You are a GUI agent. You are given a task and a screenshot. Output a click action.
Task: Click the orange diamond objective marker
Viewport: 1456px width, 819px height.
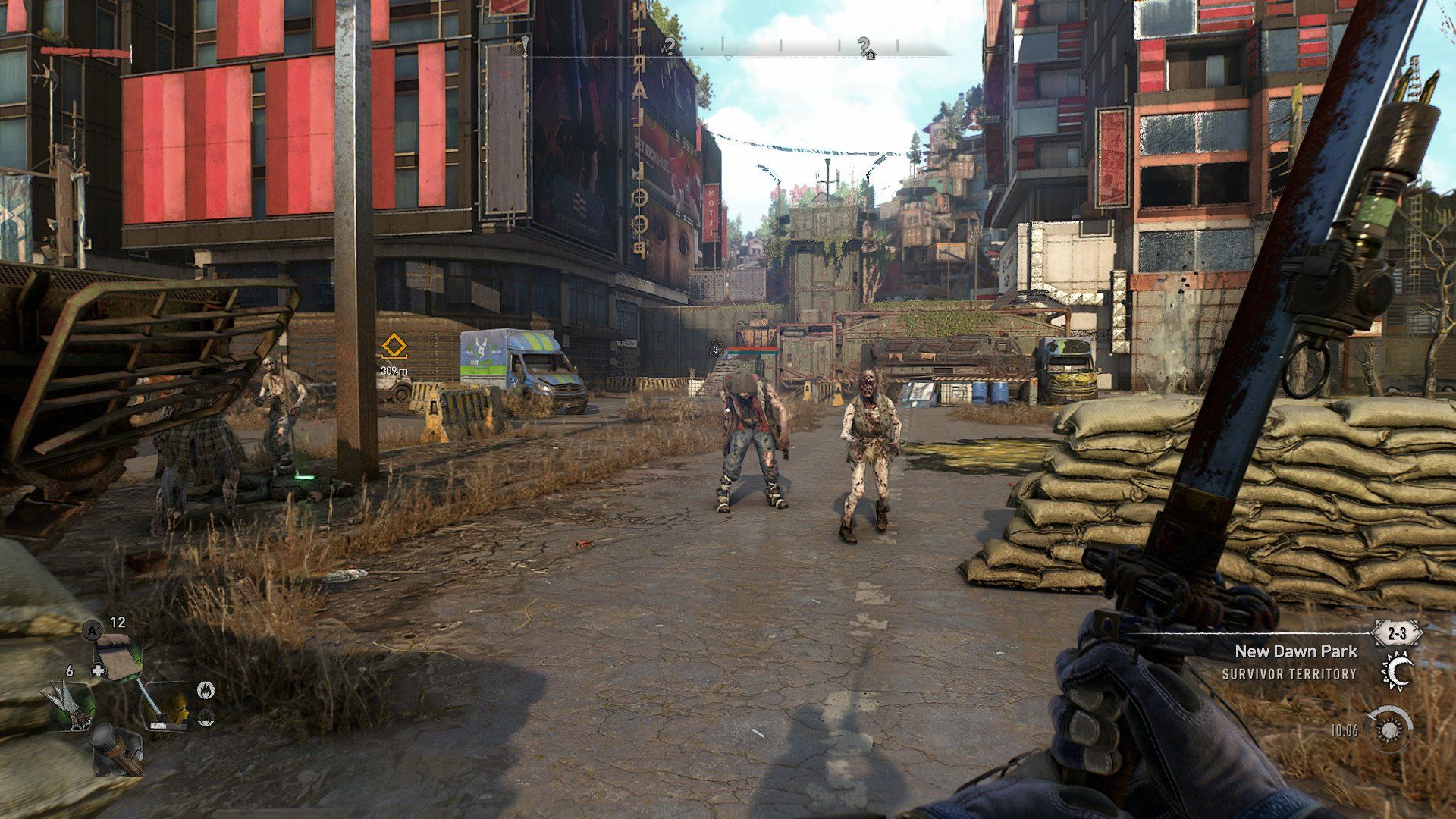[394, 347]
